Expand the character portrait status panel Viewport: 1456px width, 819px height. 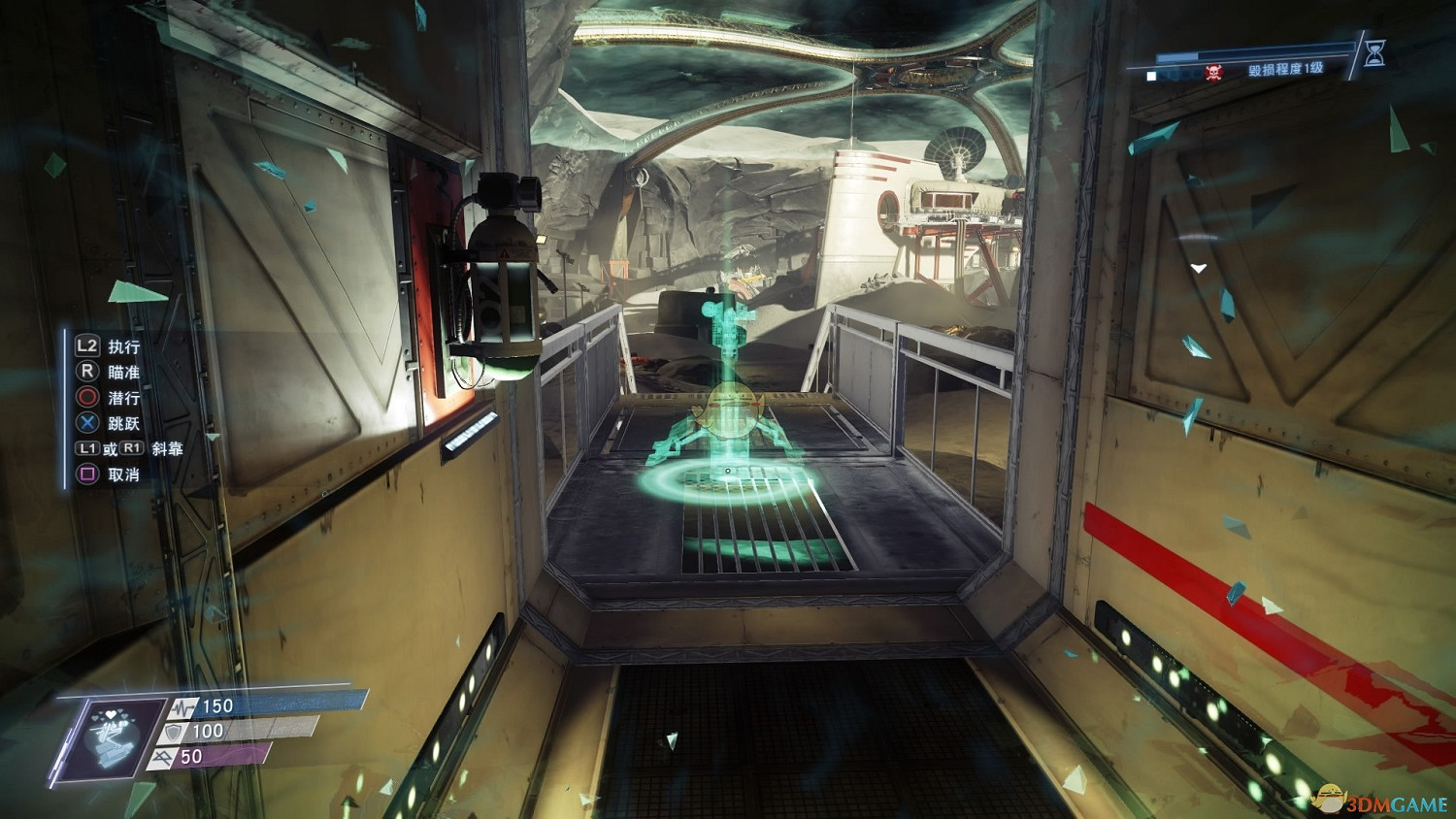(x=110, y=734)
